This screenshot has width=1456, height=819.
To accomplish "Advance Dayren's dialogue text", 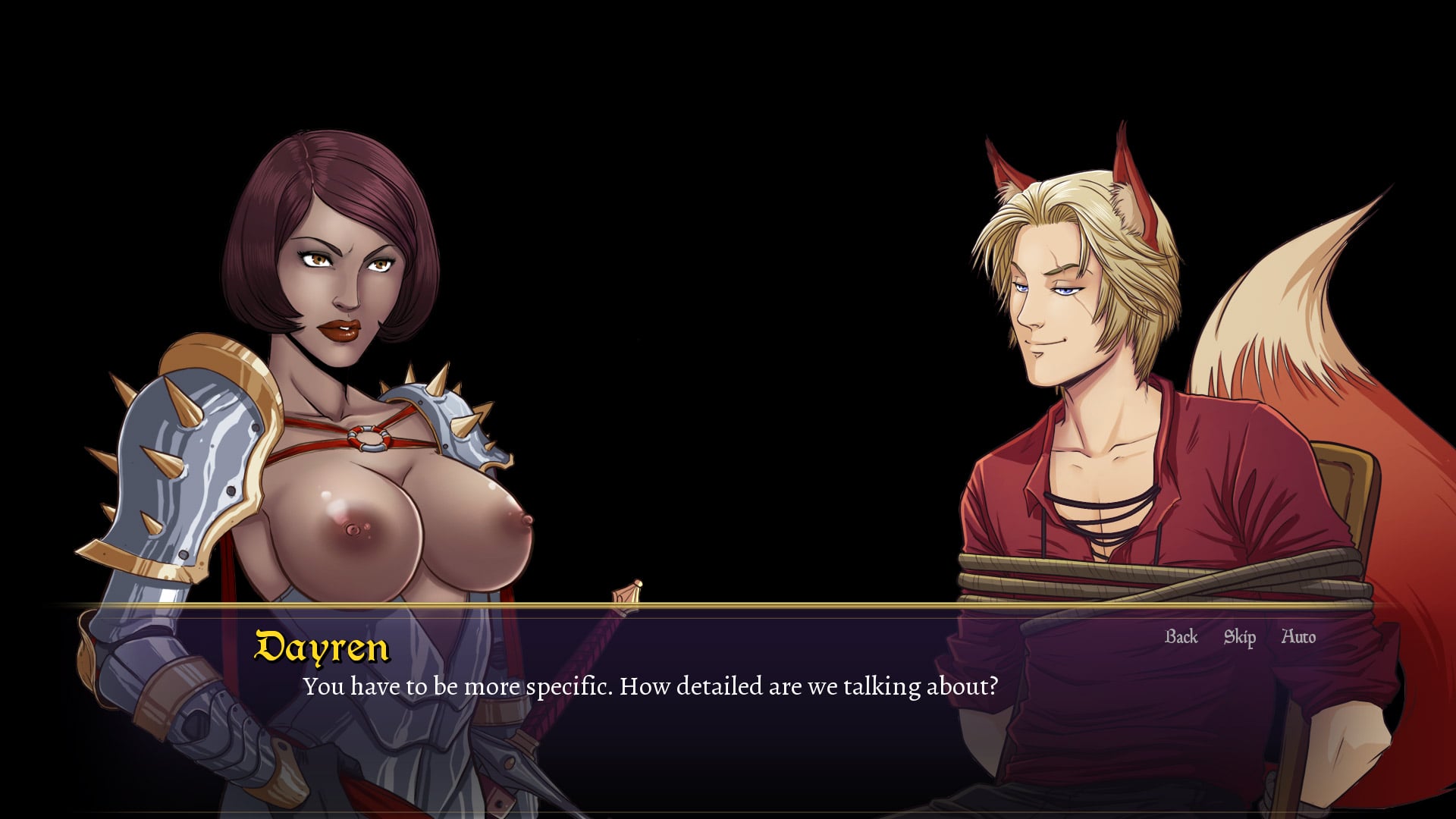I will (x=650, y=686).
